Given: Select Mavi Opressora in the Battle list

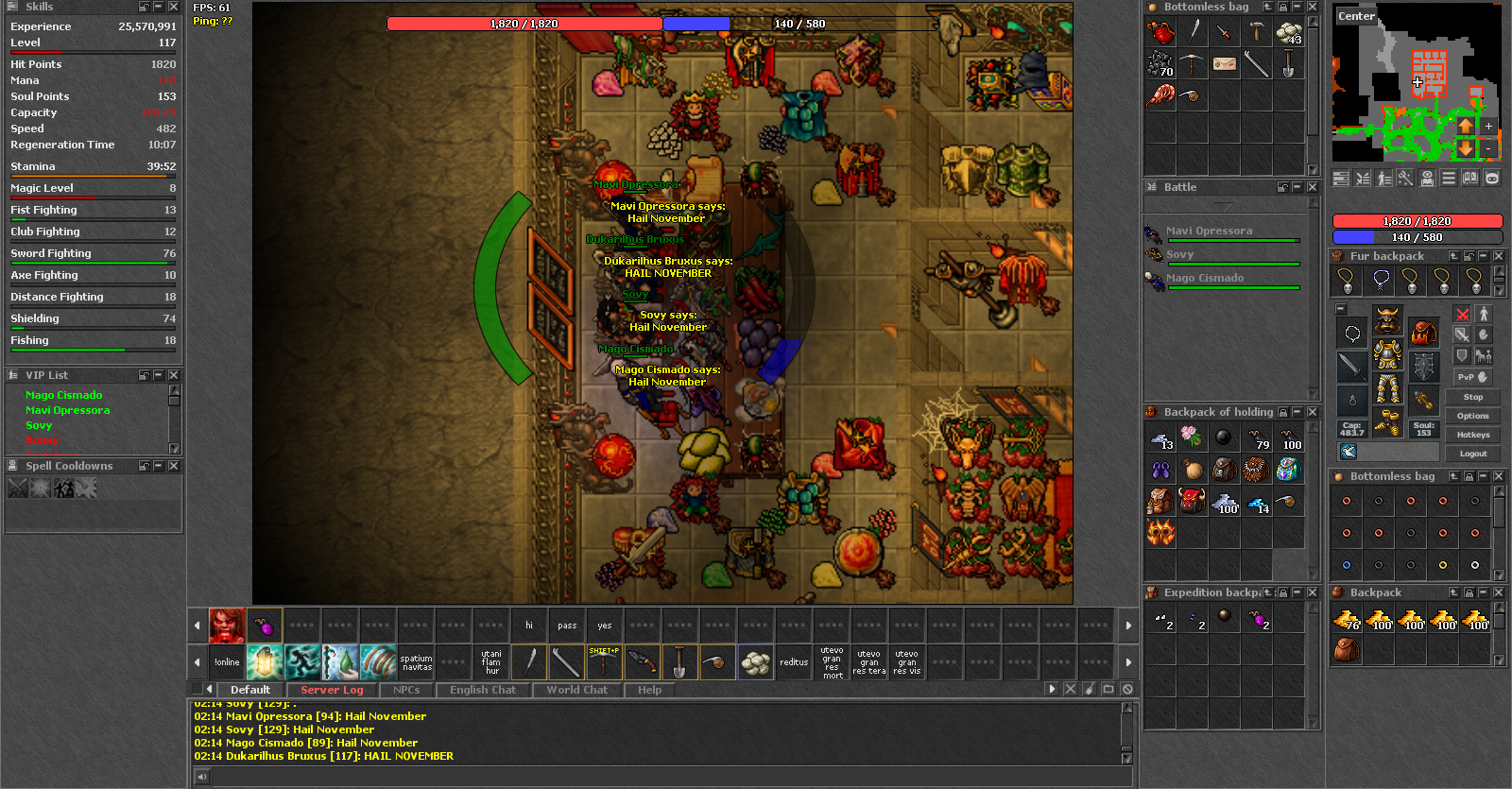Looking at the screenshot, I should click(x=1209, y=231).
